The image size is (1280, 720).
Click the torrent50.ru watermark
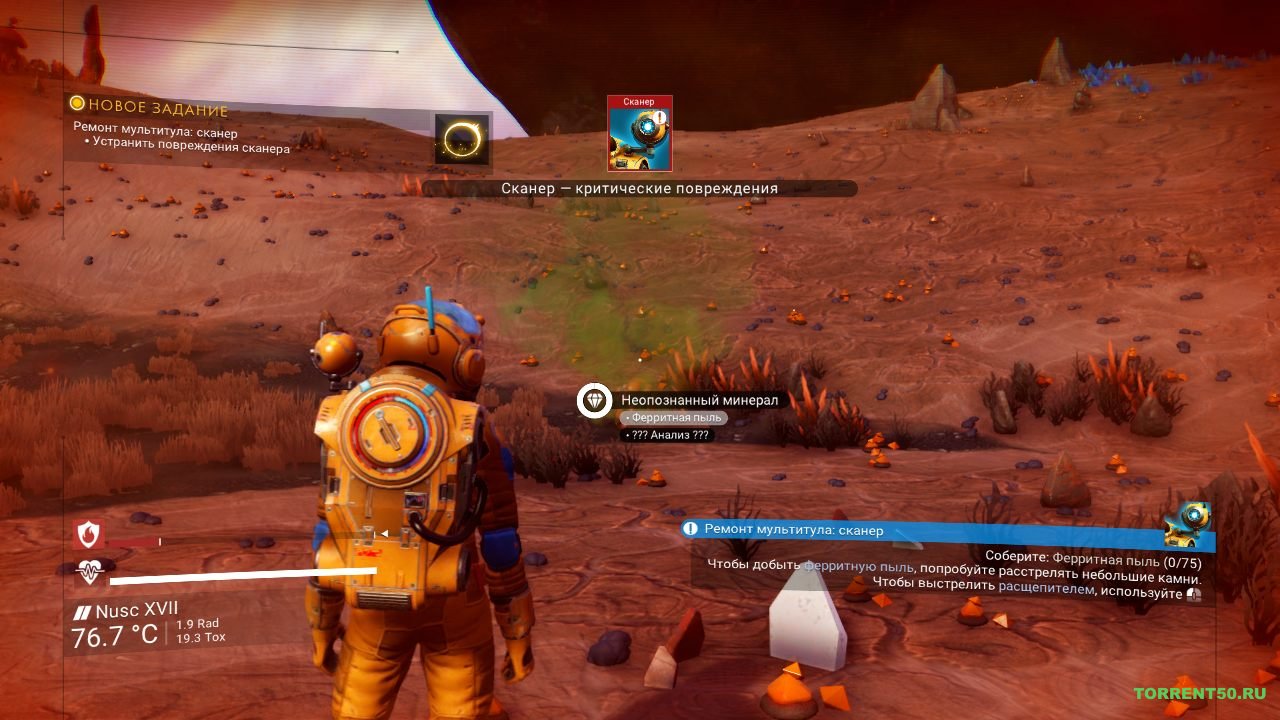1200,693
